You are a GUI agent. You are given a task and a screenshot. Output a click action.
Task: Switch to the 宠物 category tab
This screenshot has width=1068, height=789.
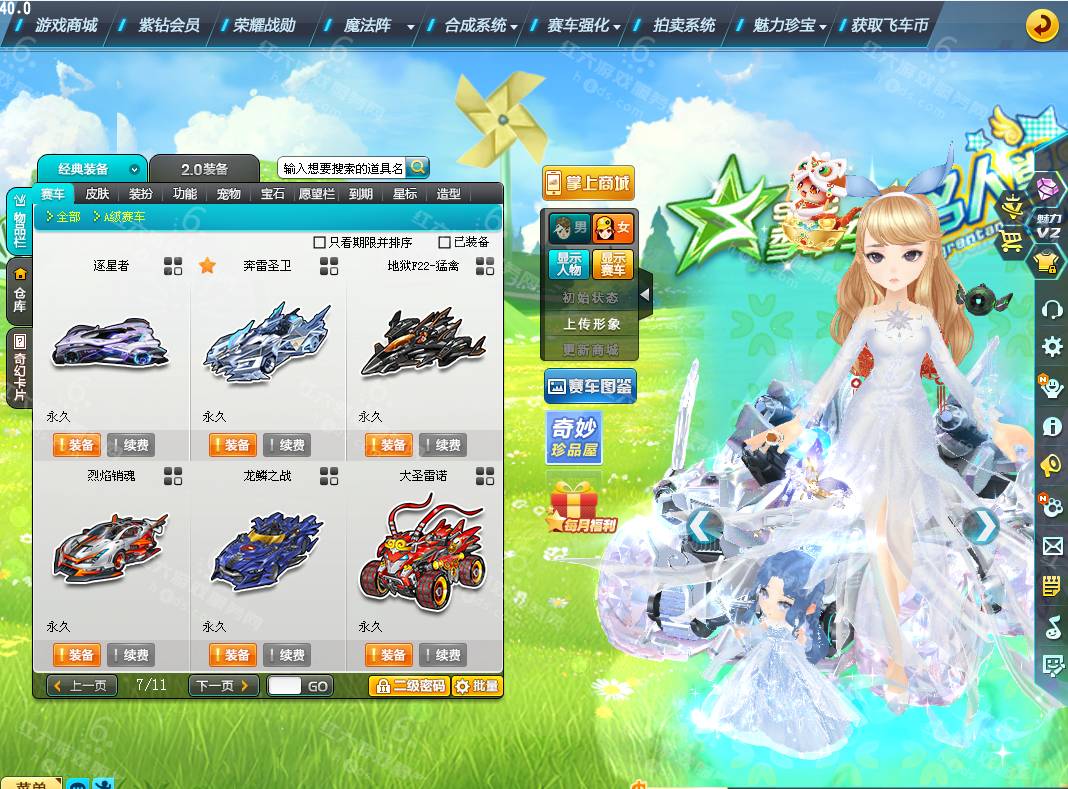tap(228, 194)
